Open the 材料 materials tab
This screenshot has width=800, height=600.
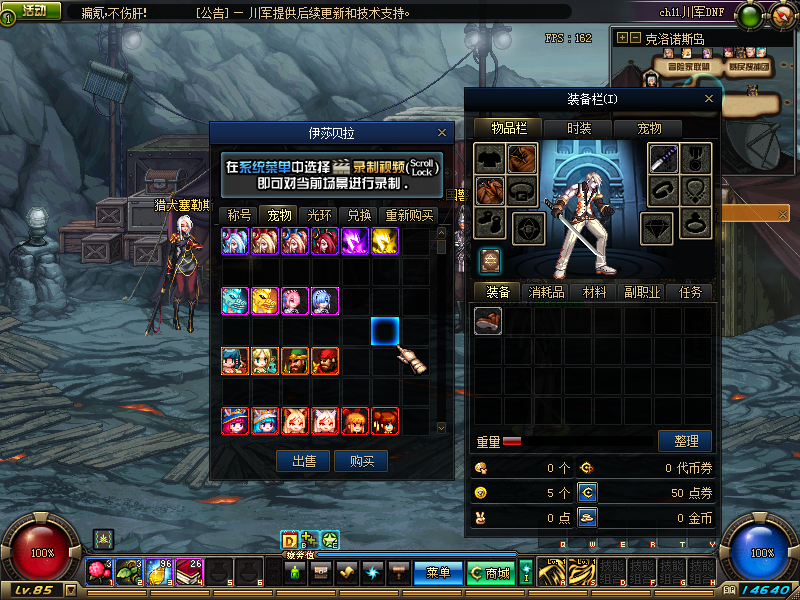595,292
